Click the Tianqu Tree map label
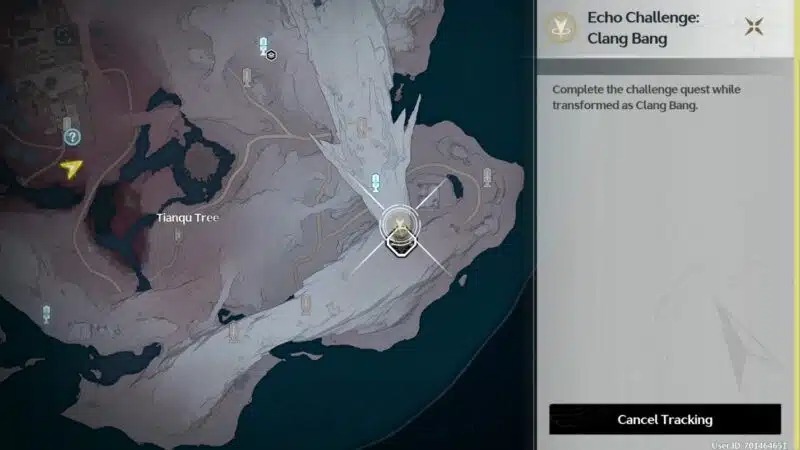 click(187, 217)
